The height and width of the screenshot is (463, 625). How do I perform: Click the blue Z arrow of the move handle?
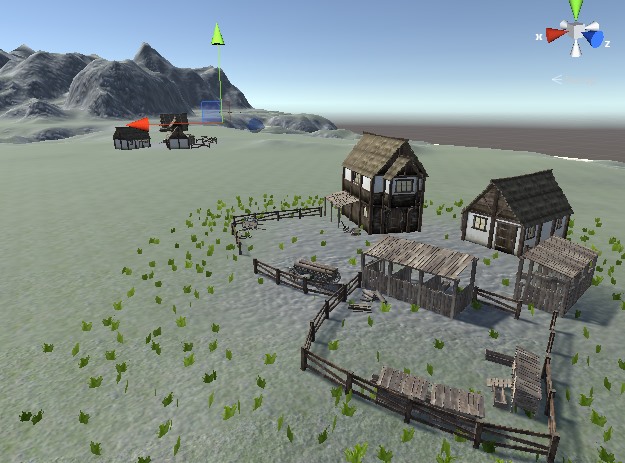click(254, 125)
